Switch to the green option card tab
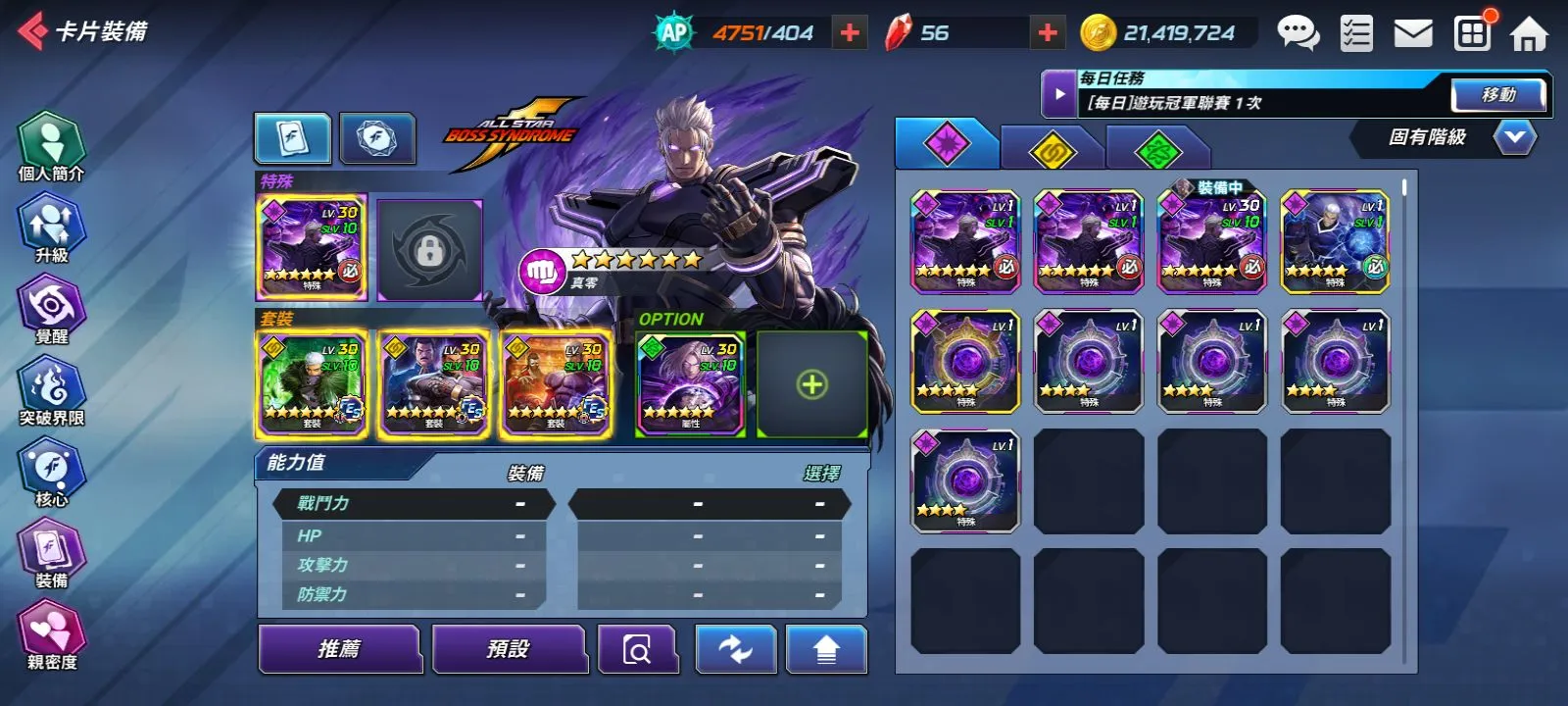The image size is (1568, 706). [1157, 150]
